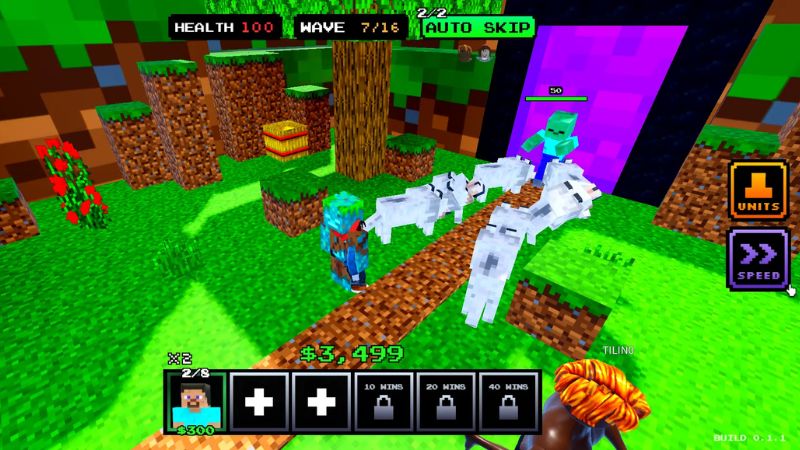Screen dimensions: 800x450
Task: Select the Steve unit costing $300
Action: coord(196,403)
